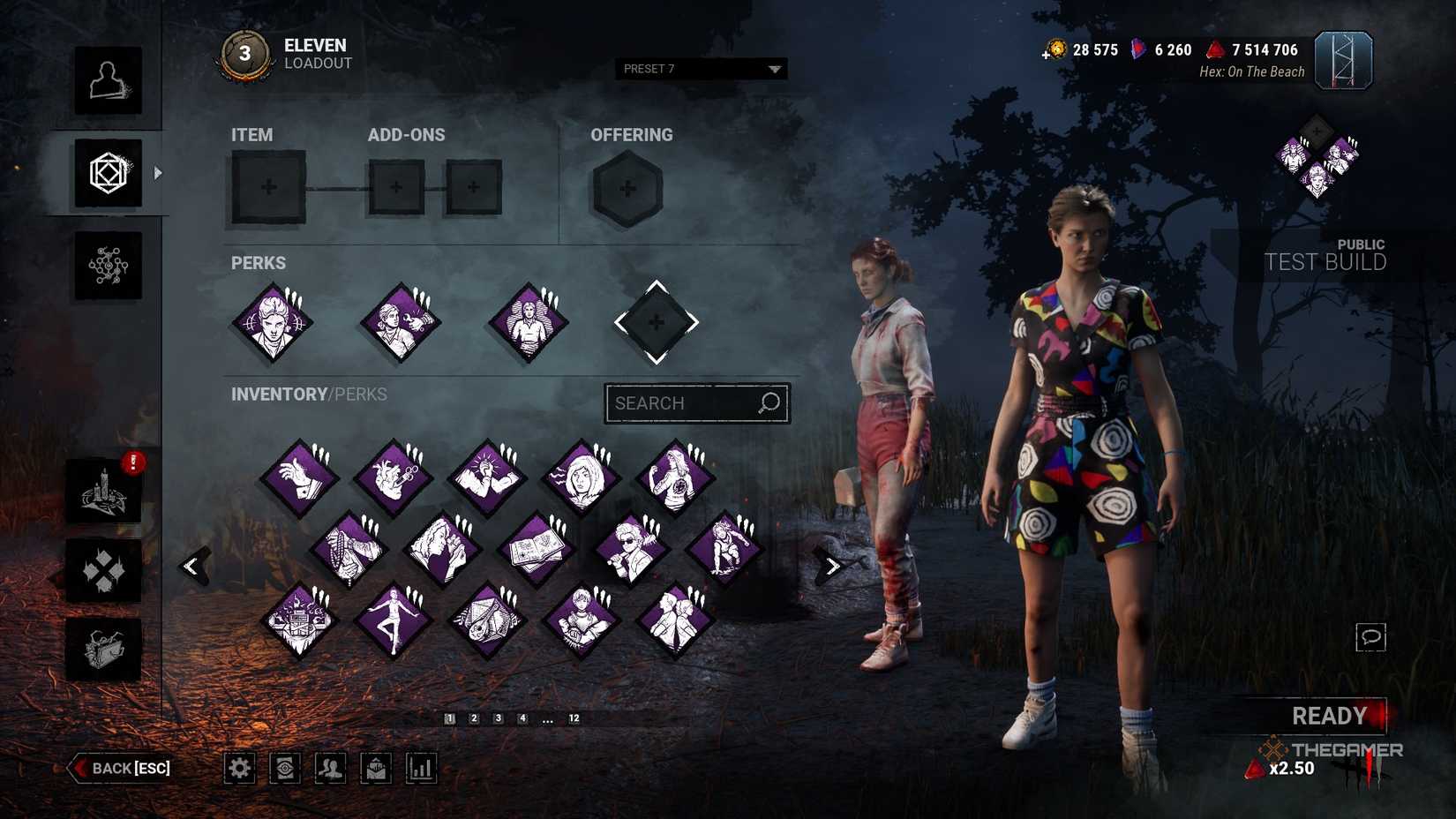Image resolution: width=1456 pixels, height=819 pixels.
Task: Switch to inventory page 12
Action: (574, 718)
